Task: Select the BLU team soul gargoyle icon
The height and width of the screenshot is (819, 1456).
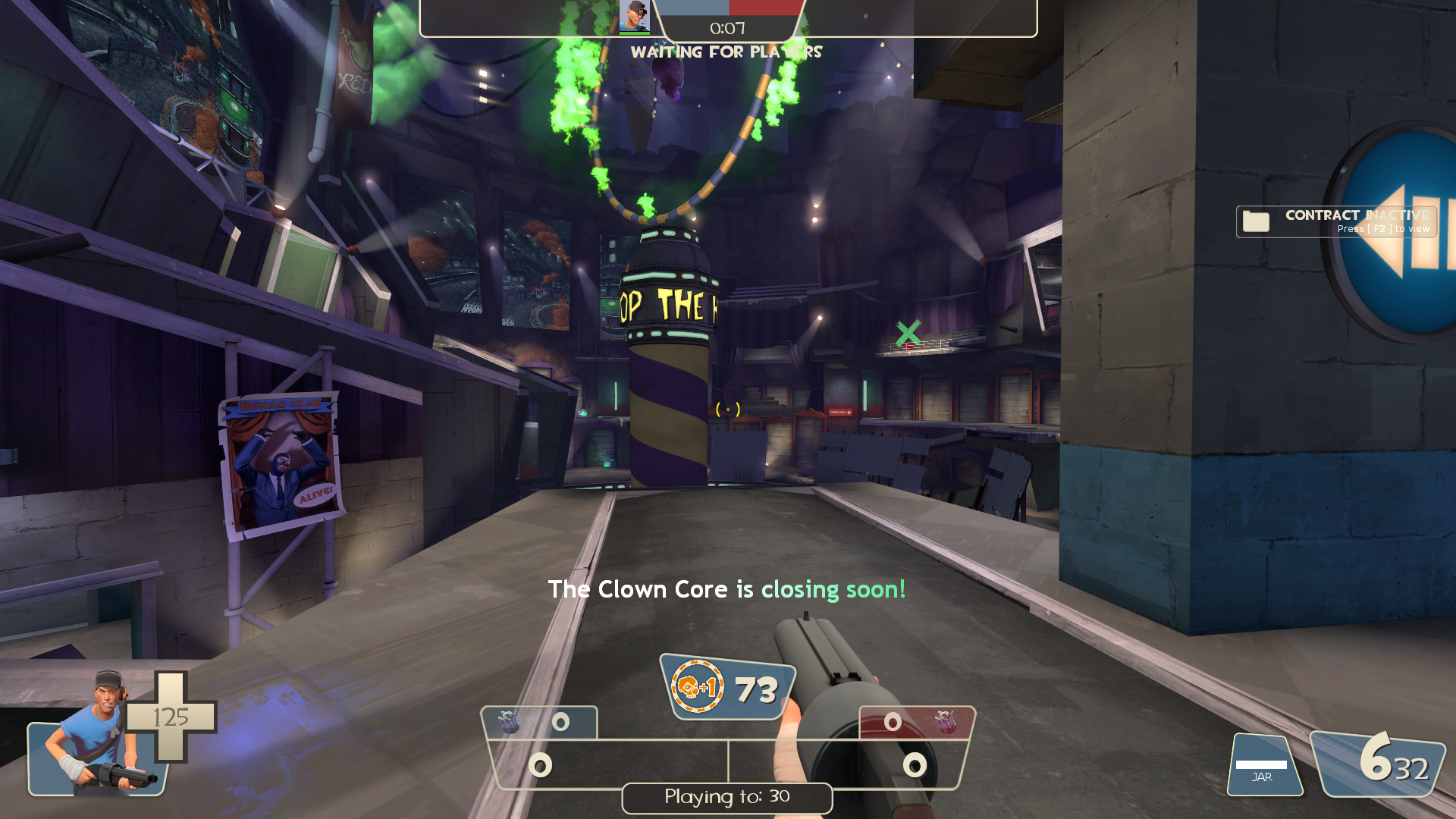Action: coord(508,722)
